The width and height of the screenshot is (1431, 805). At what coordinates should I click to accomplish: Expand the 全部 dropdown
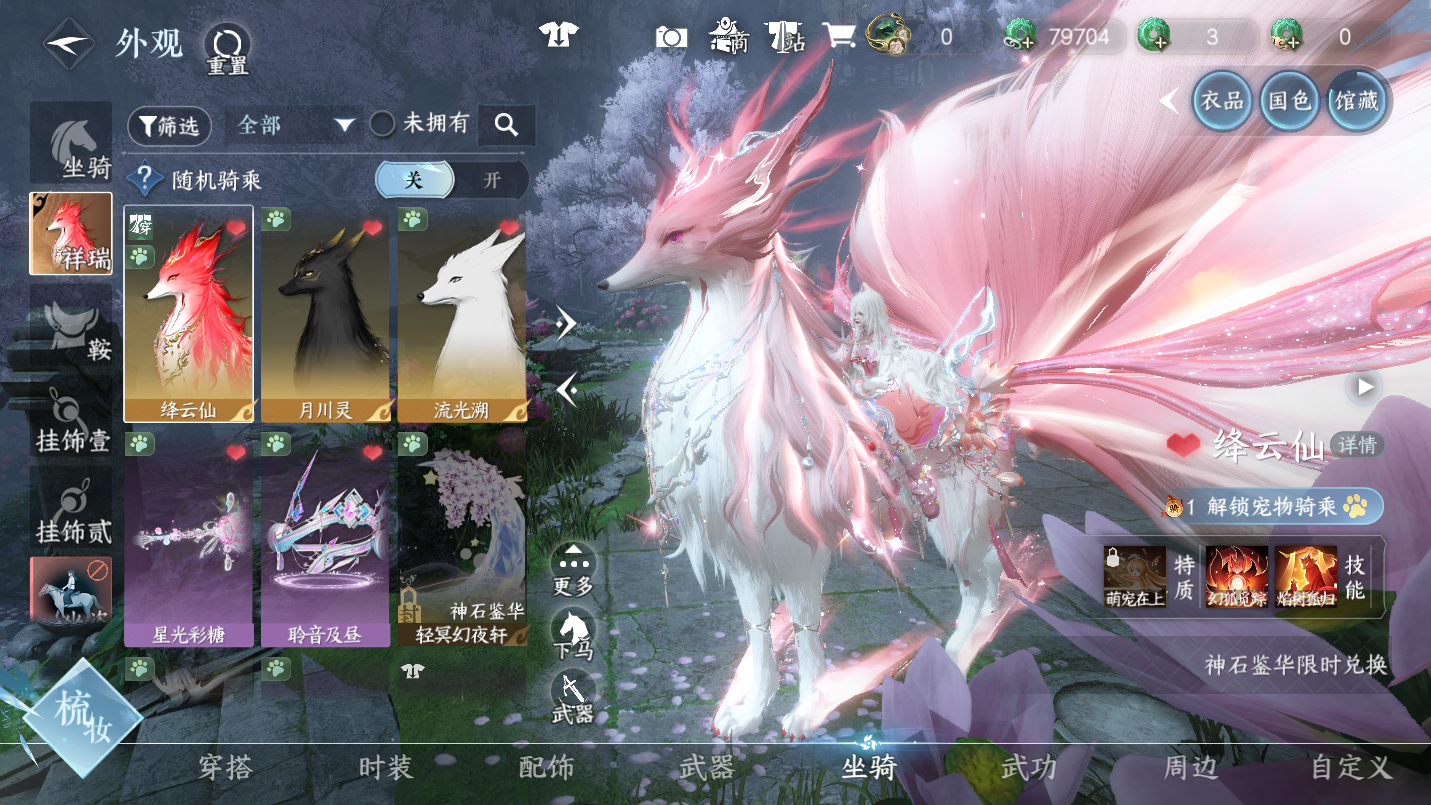[297, 125]
